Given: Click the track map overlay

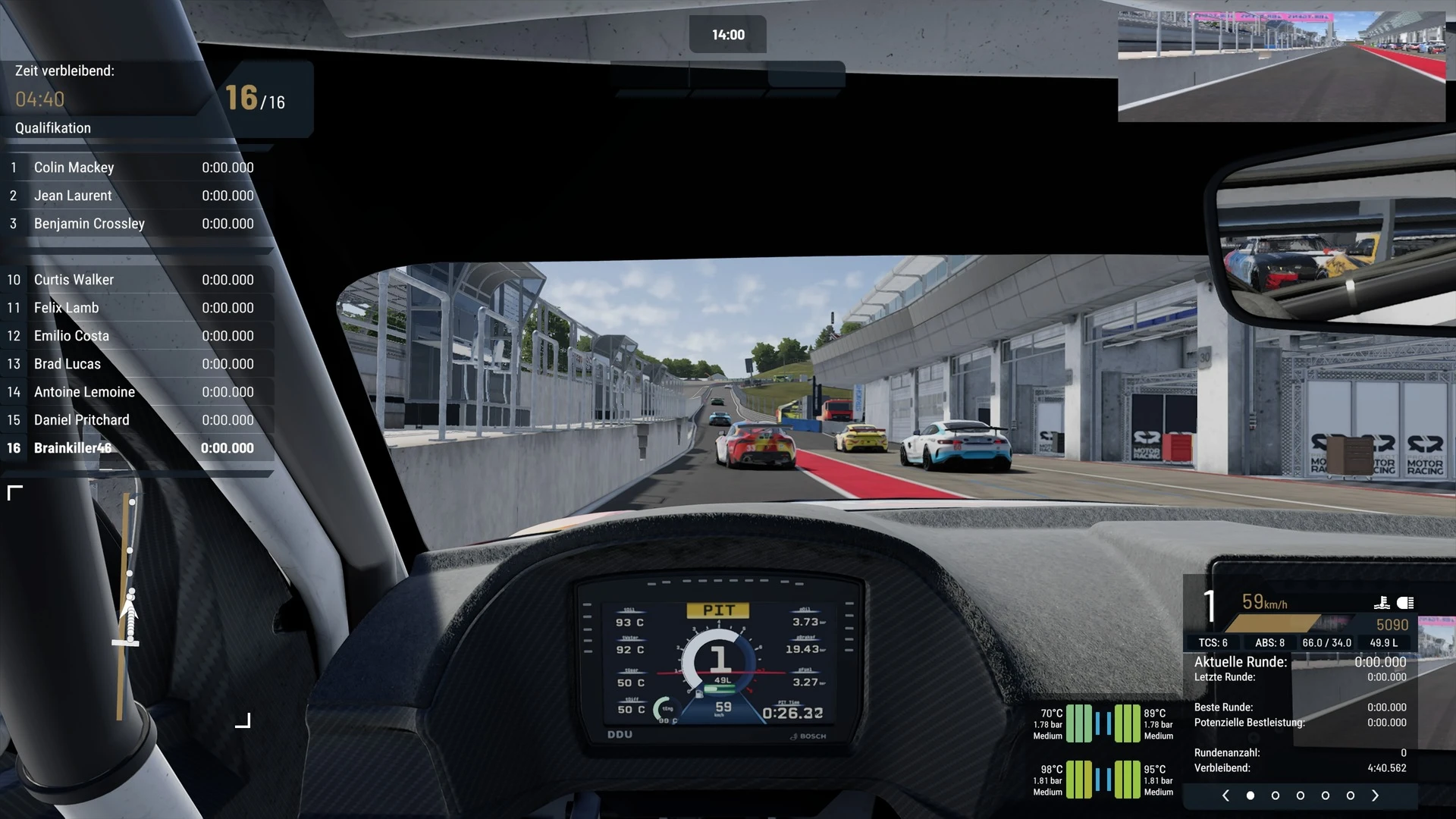Looking at the screenshot, I should pyautogui.click(x=129, y=607).
